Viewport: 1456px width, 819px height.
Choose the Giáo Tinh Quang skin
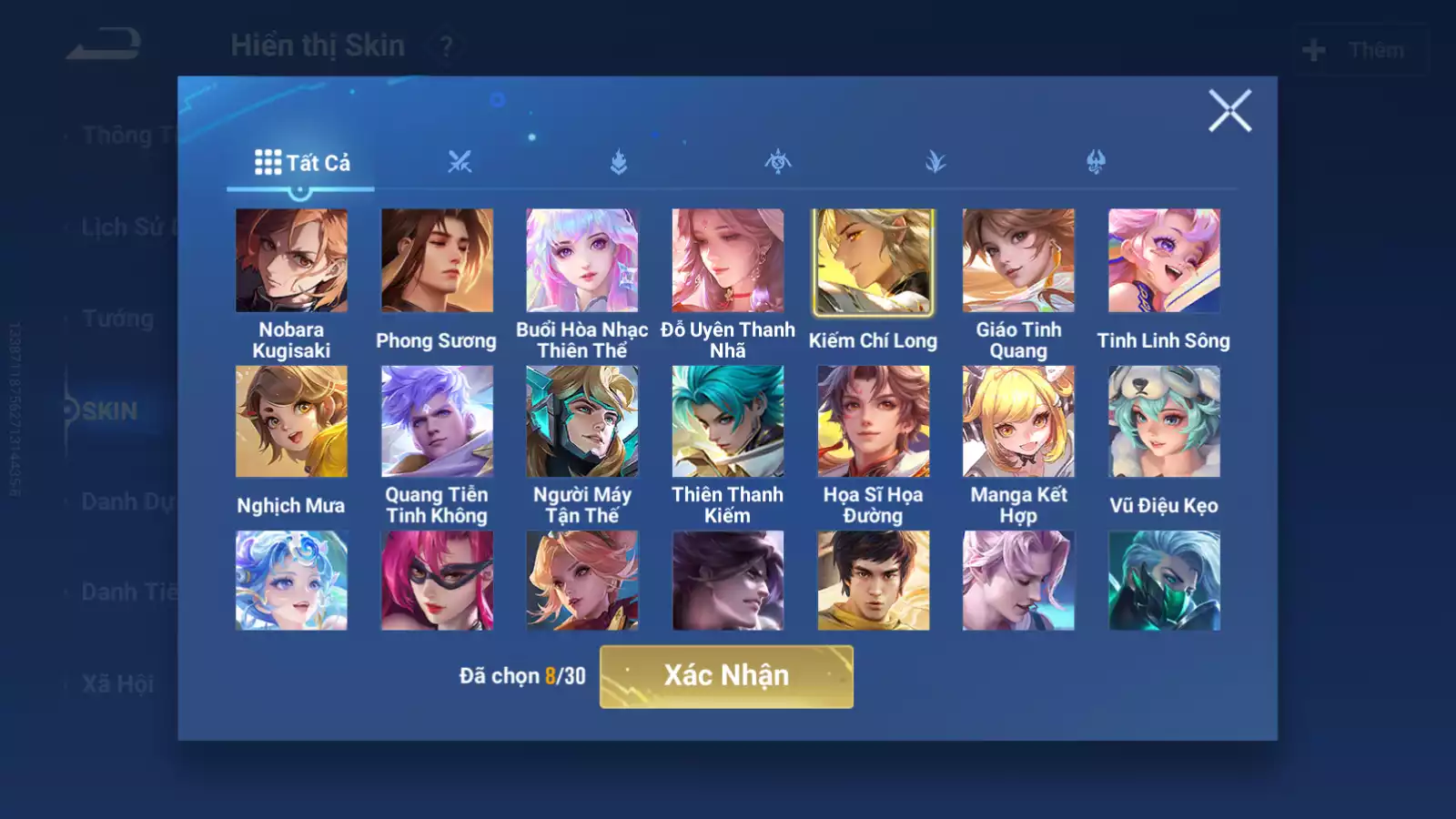[1018, 261]
